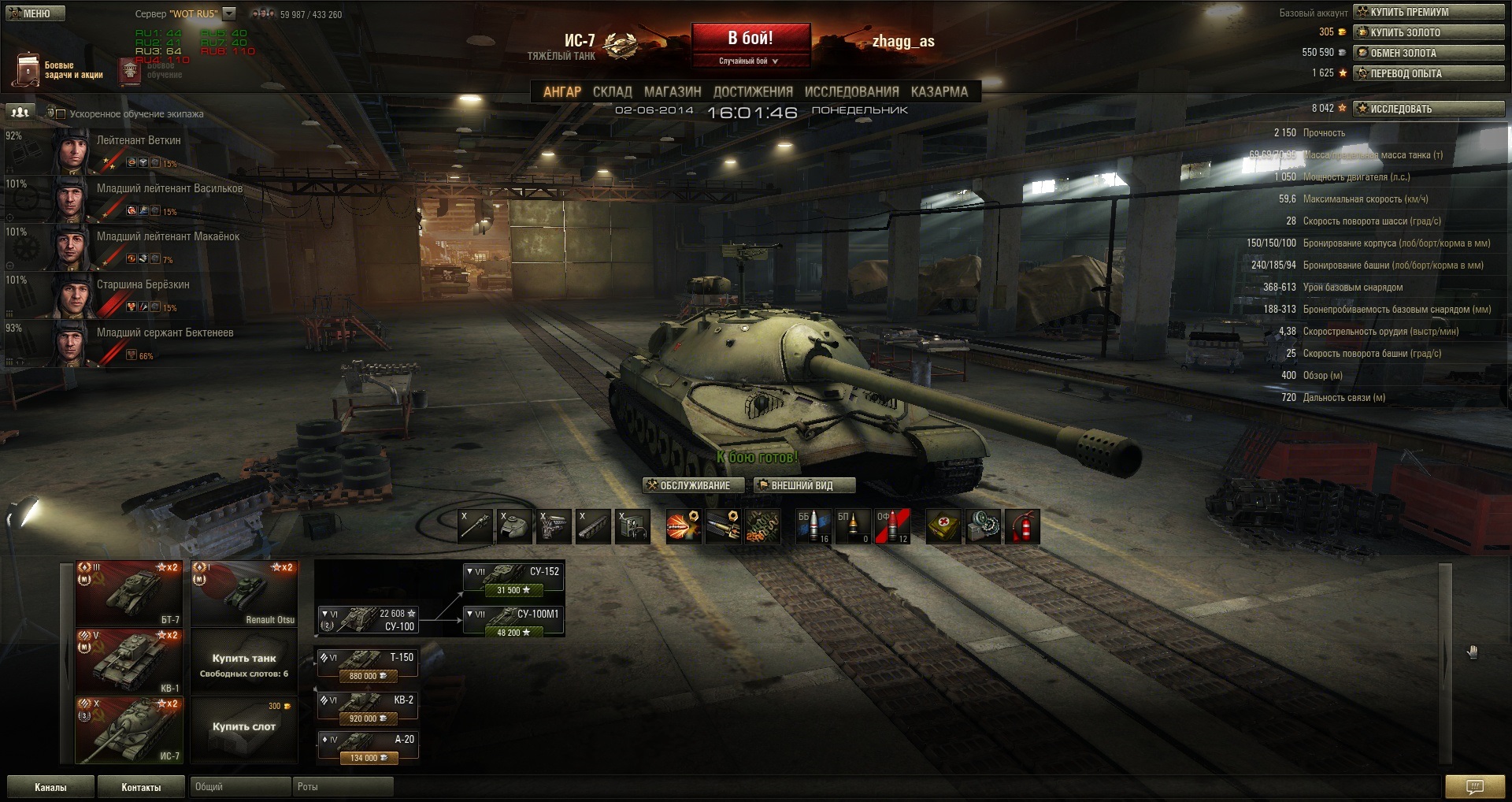Viewport: 1512px width, 802px height.
Task: Open ОБМЕН ЗОЛОТА gold exchange
Action: pyautogui.click(x=1429, y=53)
